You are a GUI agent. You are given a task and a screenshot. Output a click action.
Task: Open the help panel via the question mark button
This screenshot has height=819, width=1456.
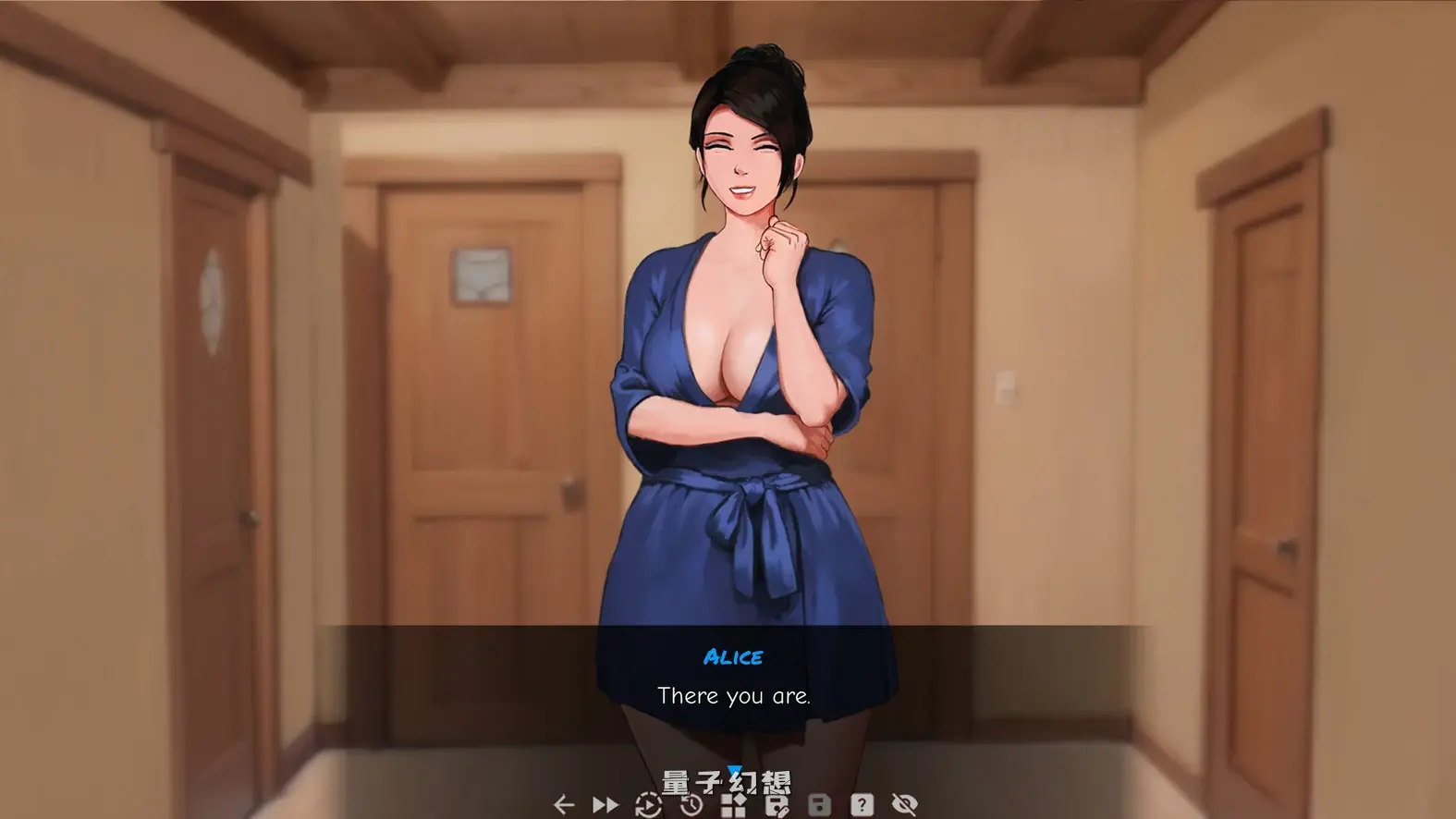862,804
